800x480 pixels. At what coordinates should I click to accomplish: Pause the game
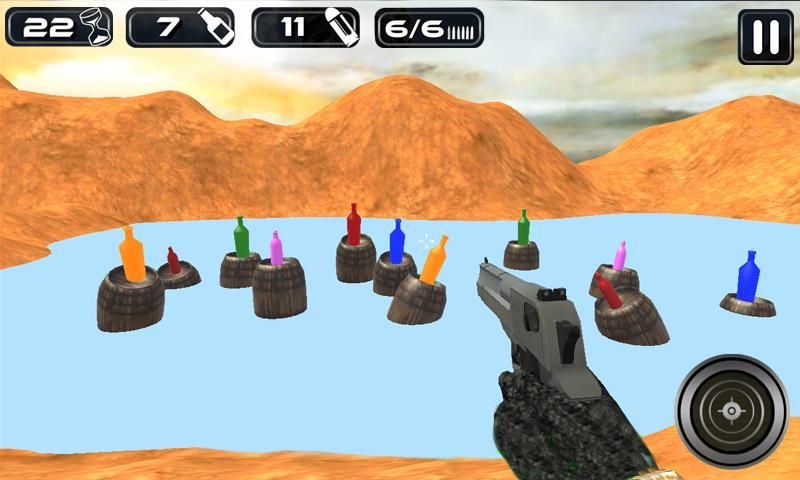pyautogui.click(x=765, y=37)
